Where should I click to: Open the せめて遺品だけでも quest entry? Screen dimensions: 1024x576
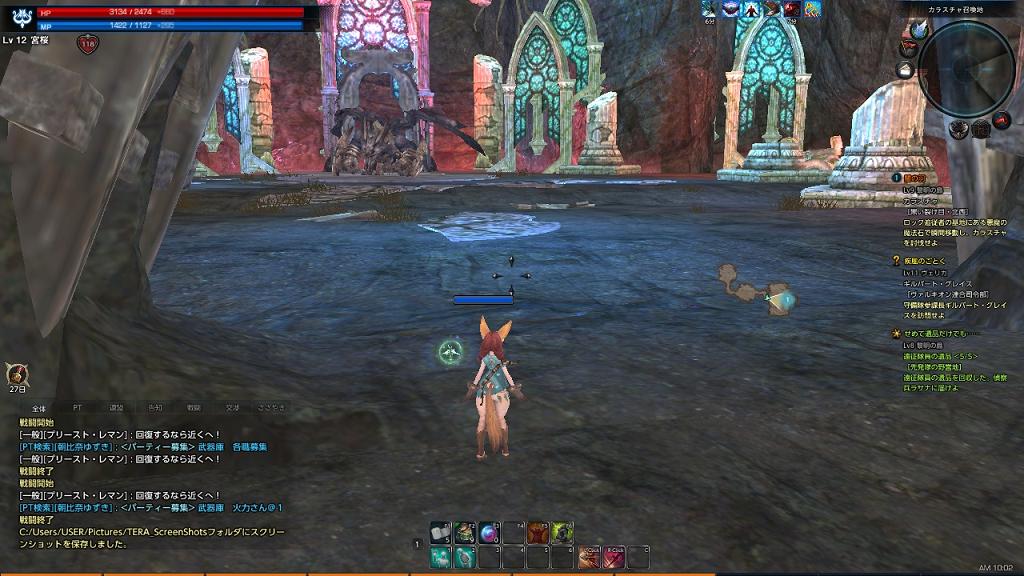(934, 333)
